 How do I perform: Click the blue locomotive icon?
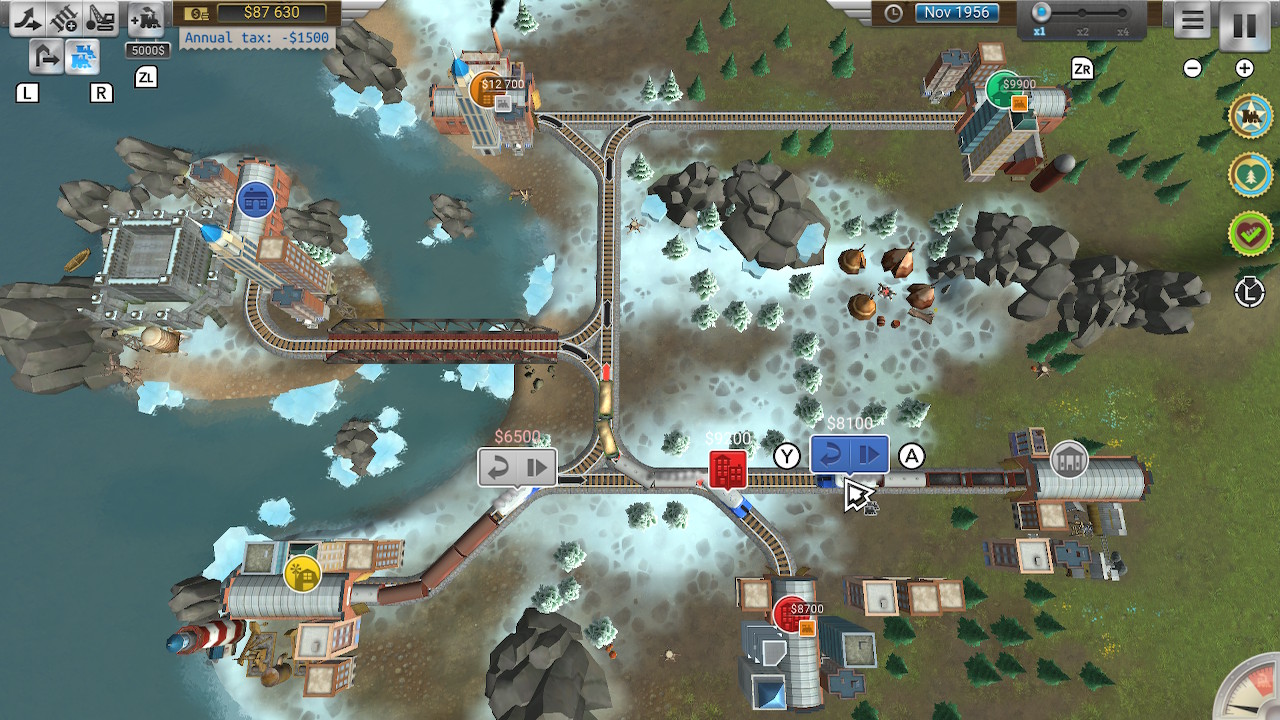(x=83, y=58)
